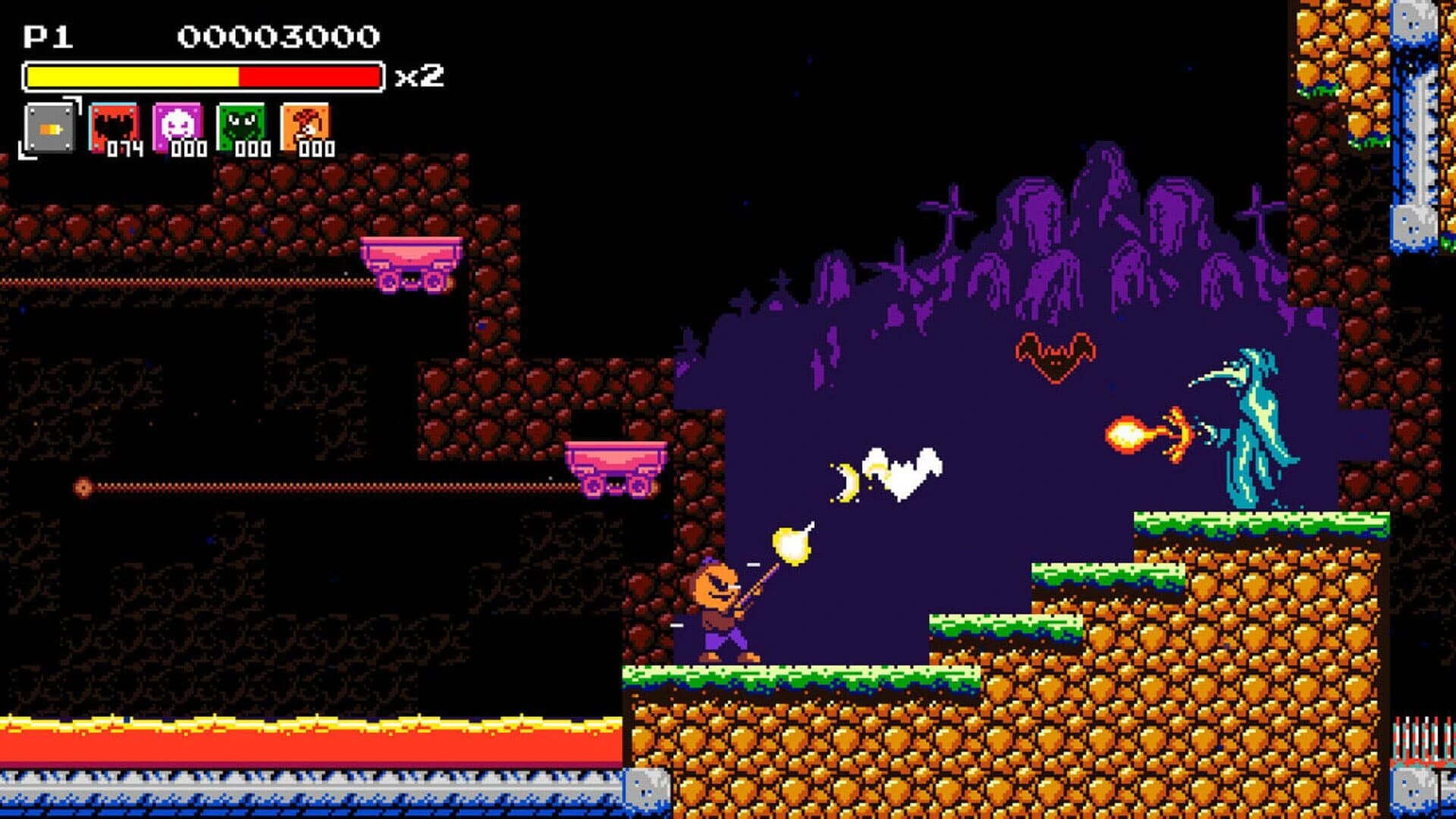This screenshot has height=819, width=1456.
Task: Click the bat card ammo count 074
Action: (124, 148)
